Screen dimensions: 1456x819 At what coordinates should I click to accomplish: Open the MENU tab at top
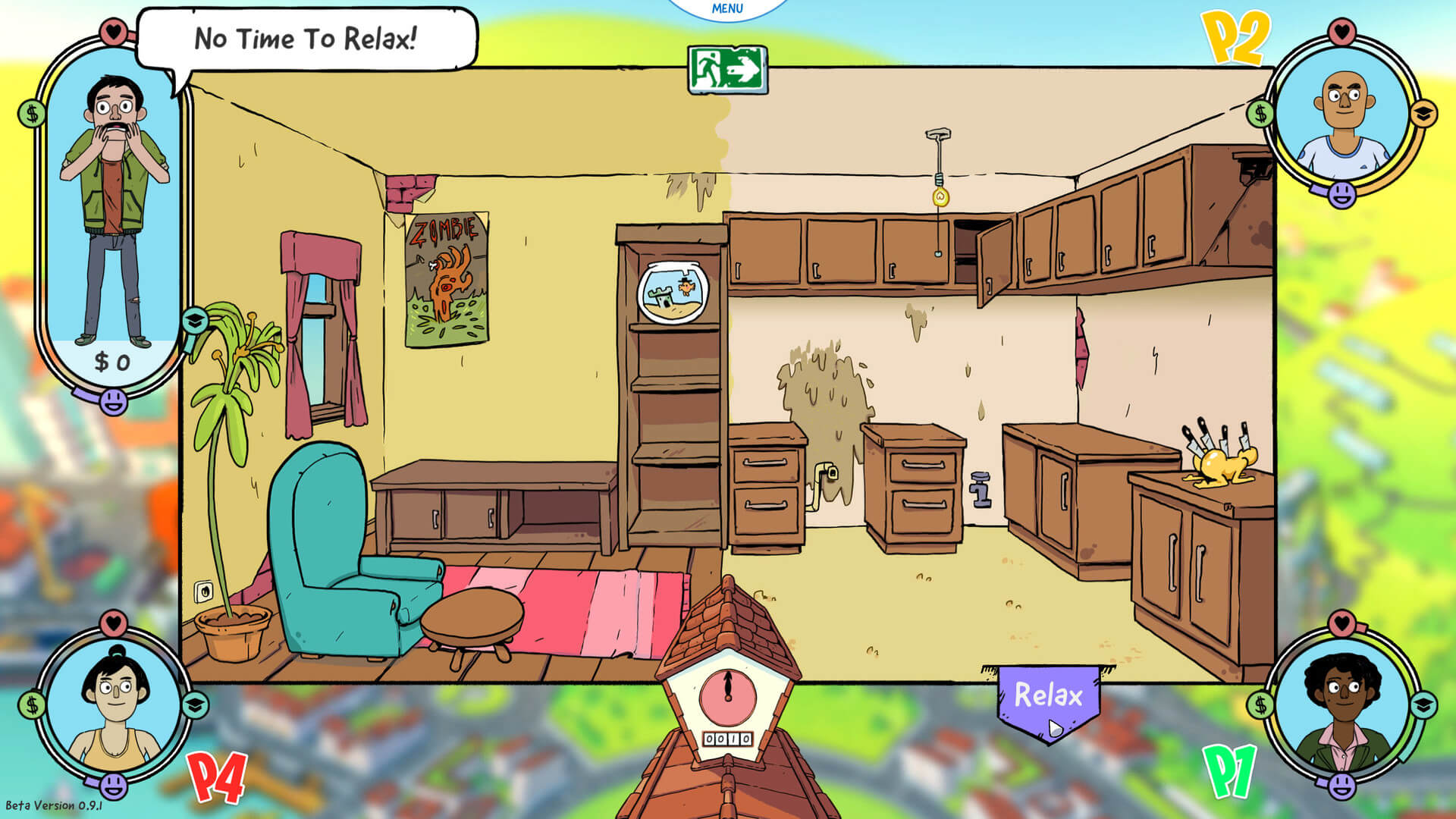pos(727,9)
